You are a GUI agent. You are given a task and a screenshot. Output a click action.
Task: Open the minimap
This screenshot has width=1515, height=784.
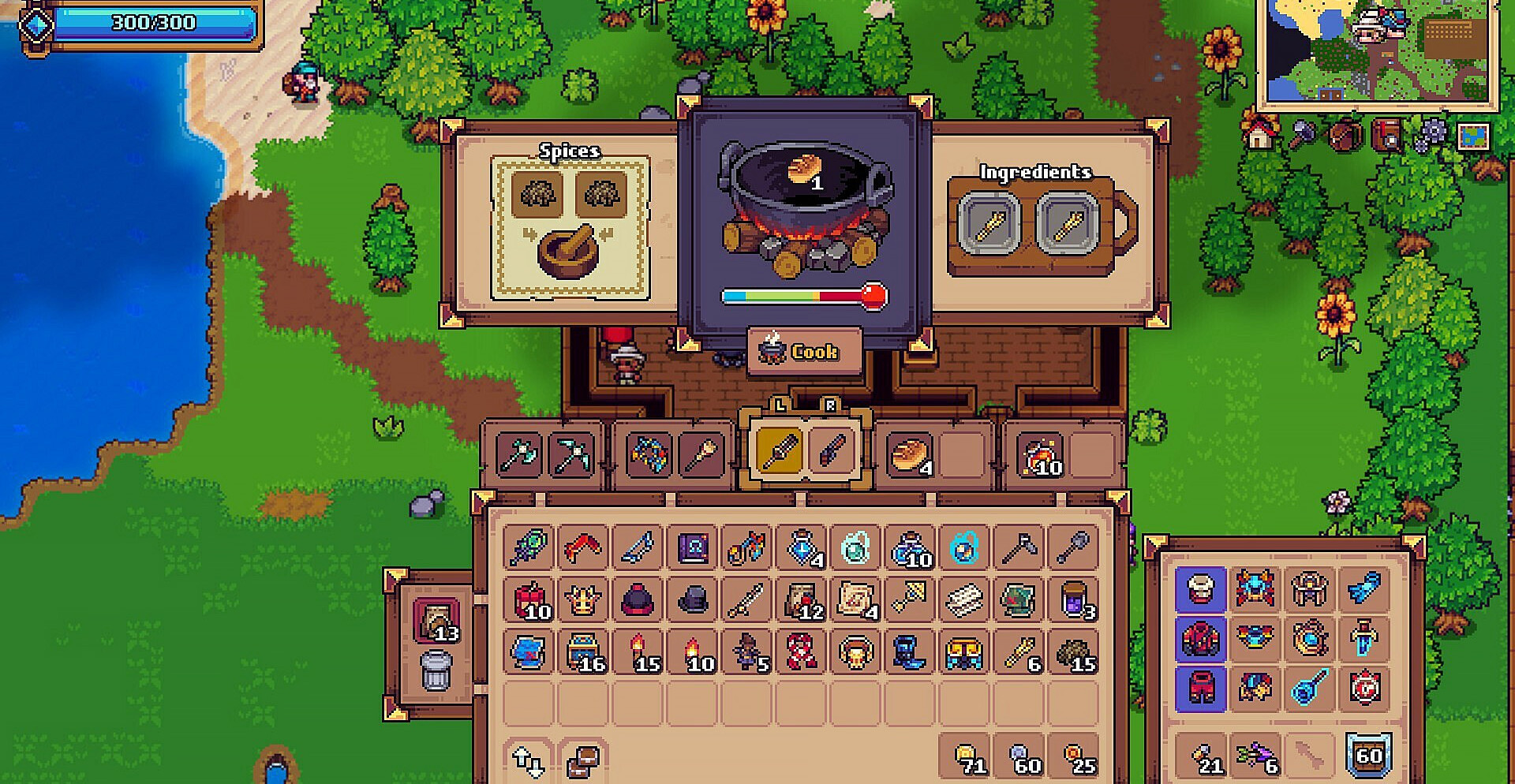tap(1377, 51)
